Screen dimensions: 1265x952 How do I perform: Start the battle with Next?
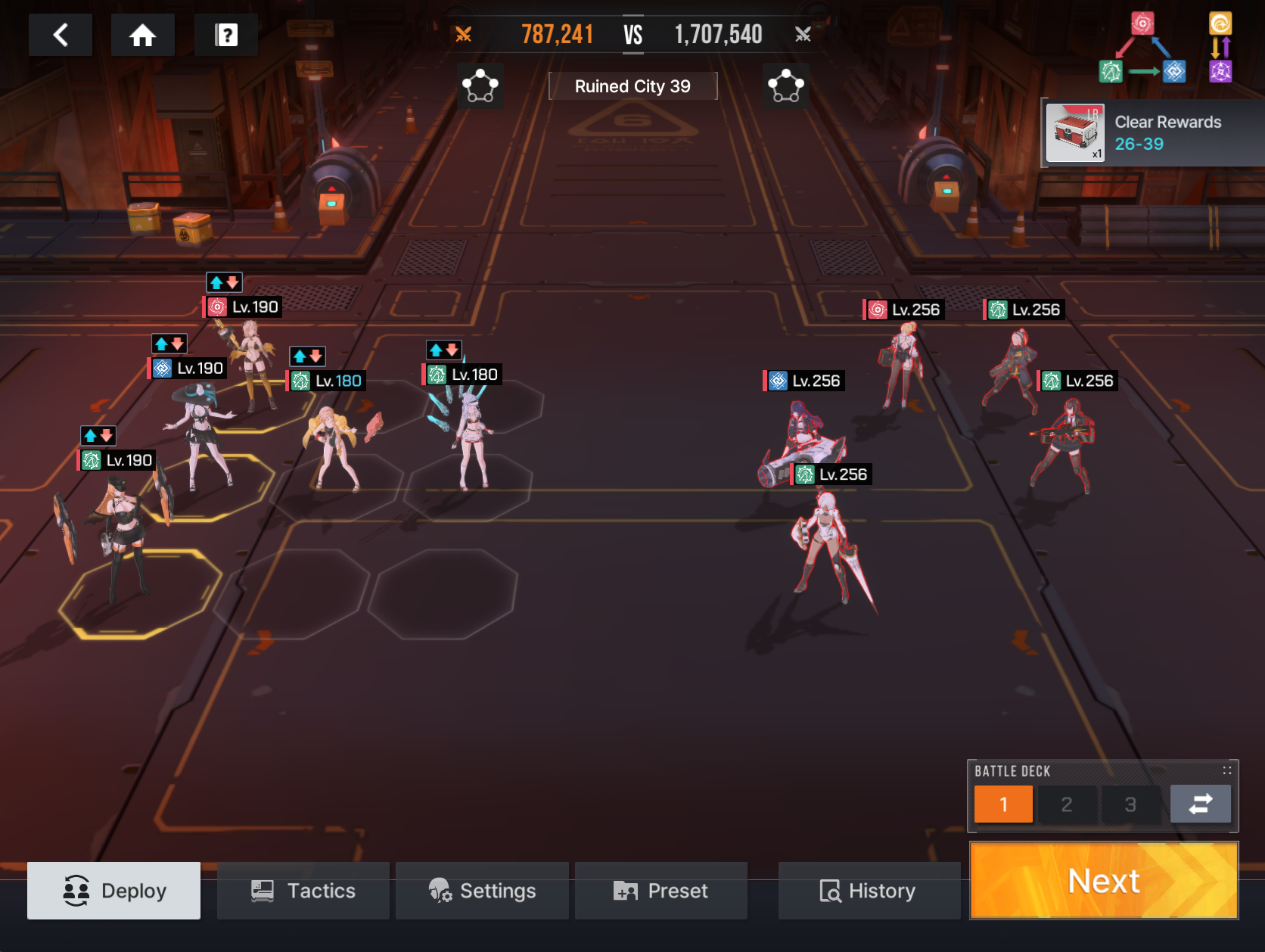point(1103,881)
